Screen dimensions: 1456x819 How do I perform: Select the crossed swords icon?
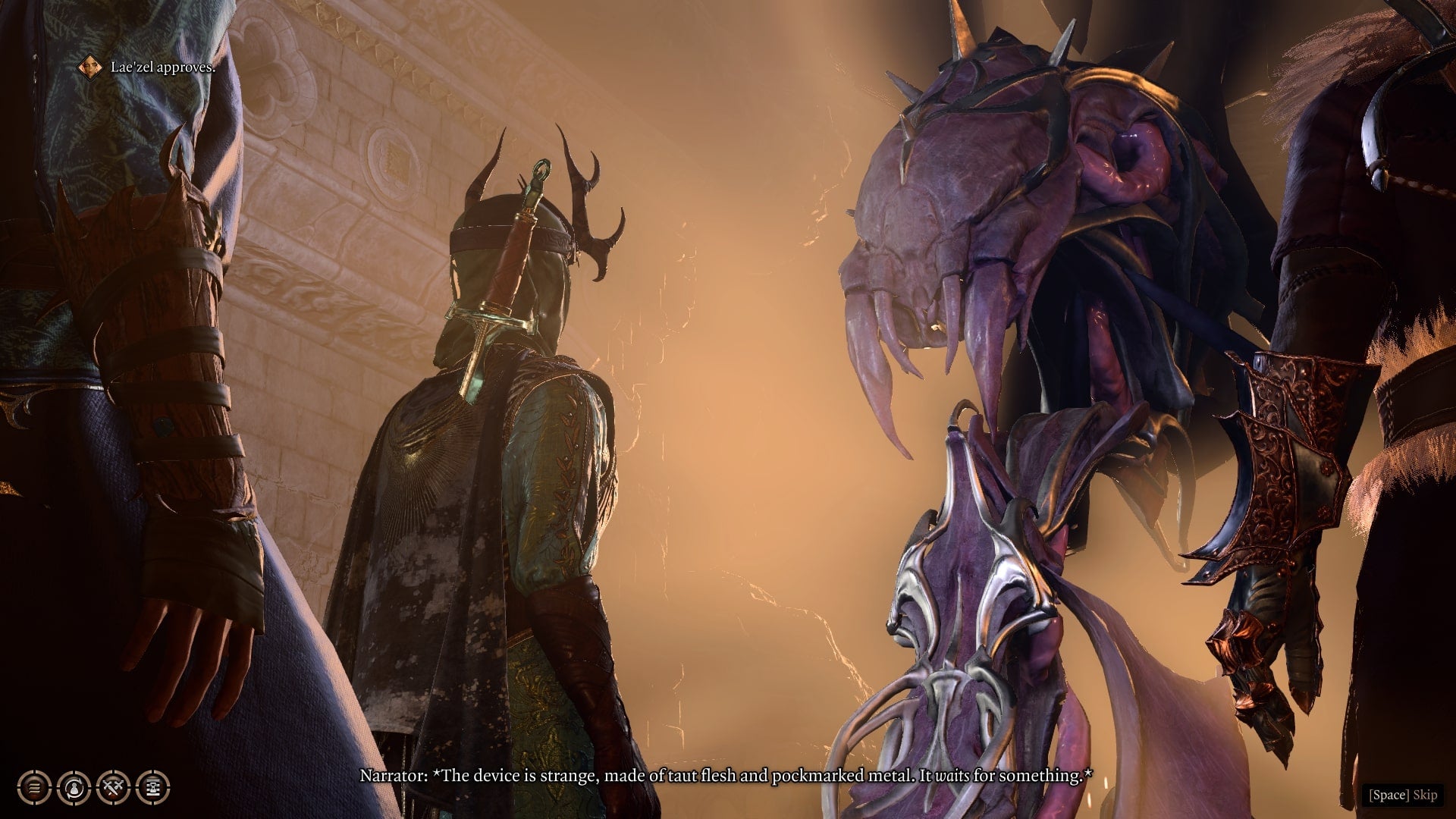(114, 786)
